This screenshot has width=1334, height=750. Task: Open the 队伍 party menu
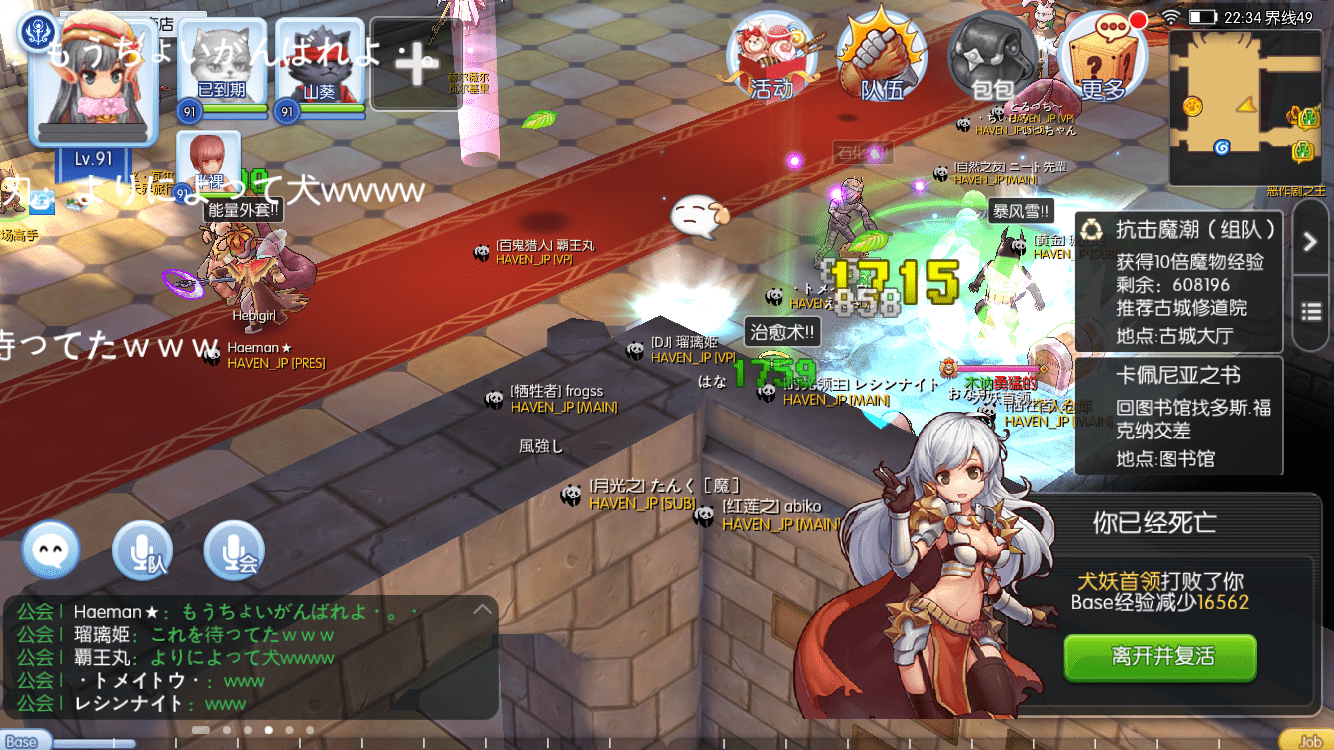pos(881,56)
